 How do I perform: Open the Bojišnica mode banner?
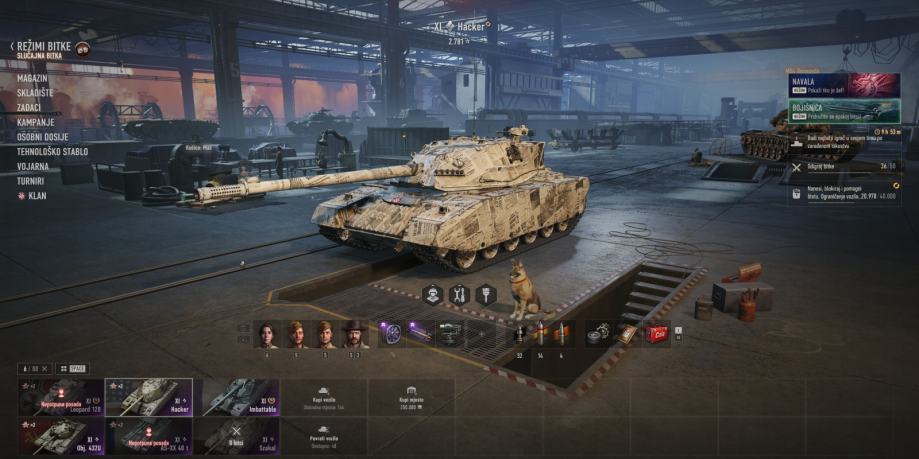pyautogui.click(x=830, y=110)
